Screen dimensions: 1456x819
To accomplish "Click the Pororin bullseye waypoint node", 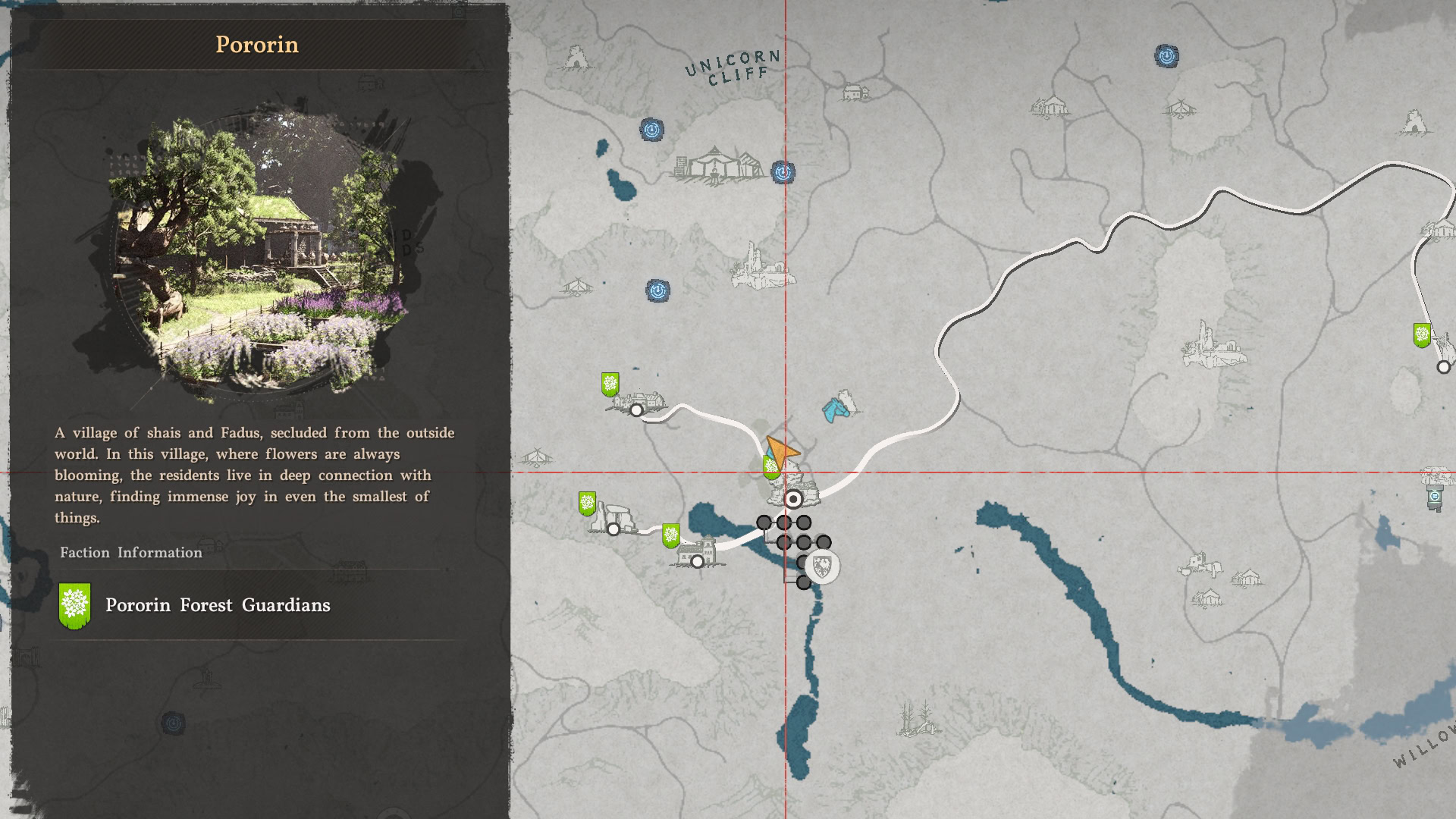I will (793, 499).
